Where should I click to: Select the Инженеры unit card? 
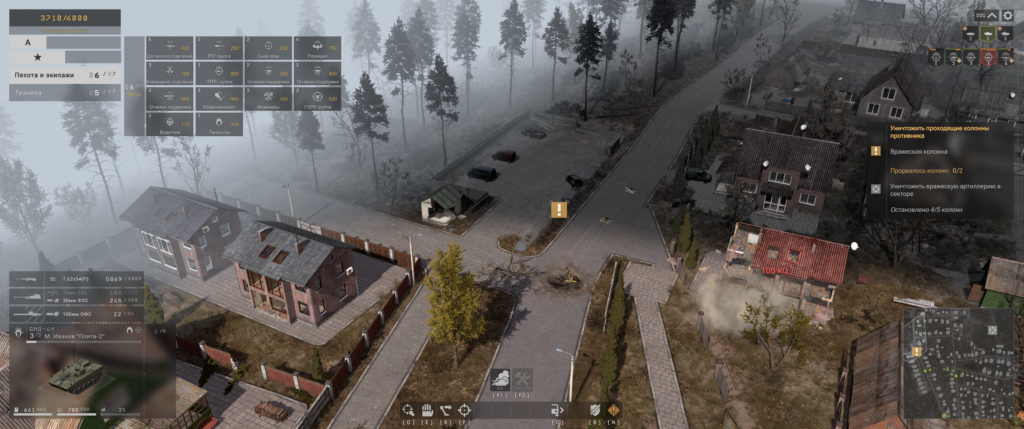click(x=268, y=98)
